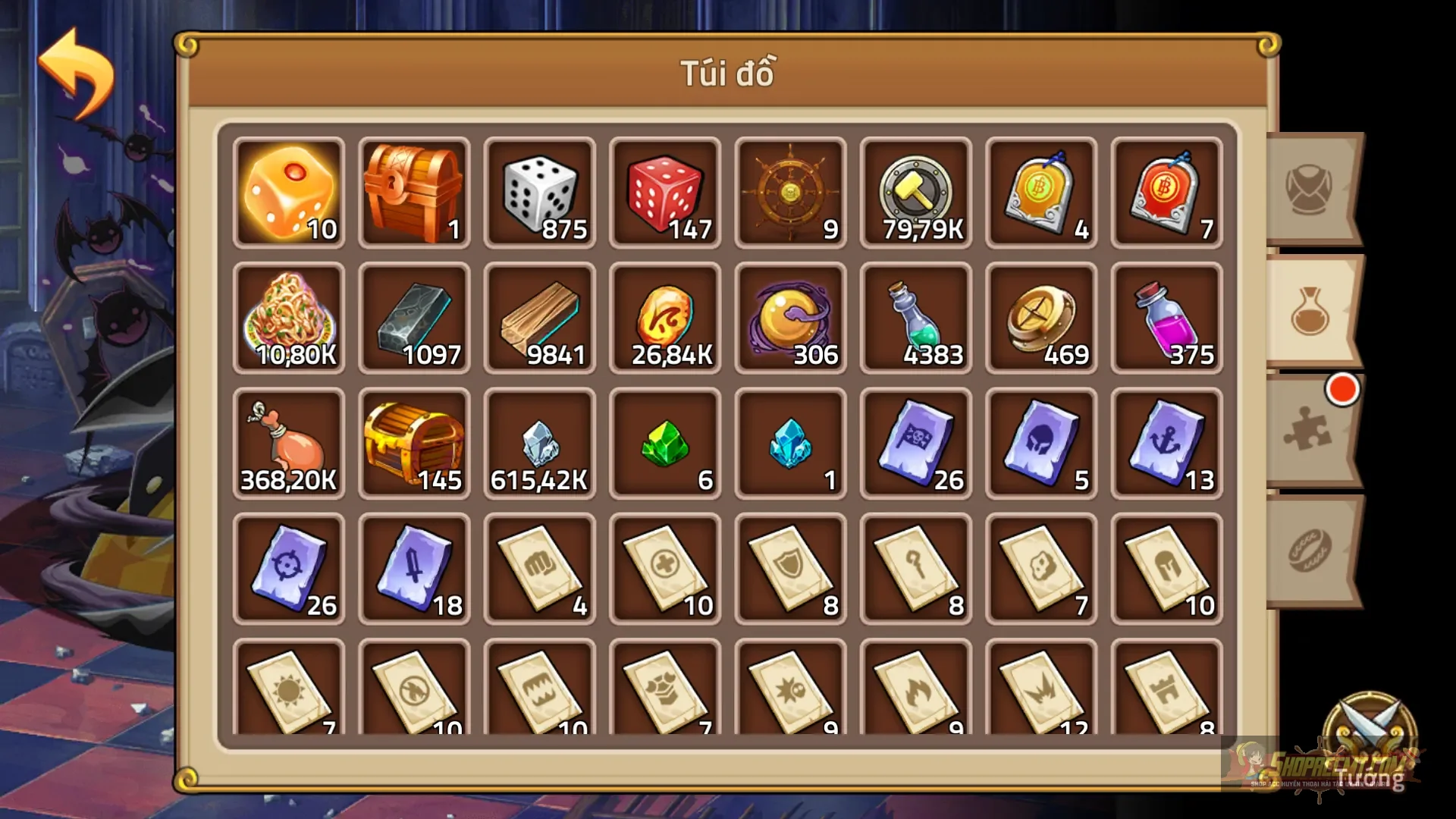Select the purple skull flag scroll showing 26
The width and height of the screenshot is (1456, 819).
pyautogui.click(x=916, y=444)
